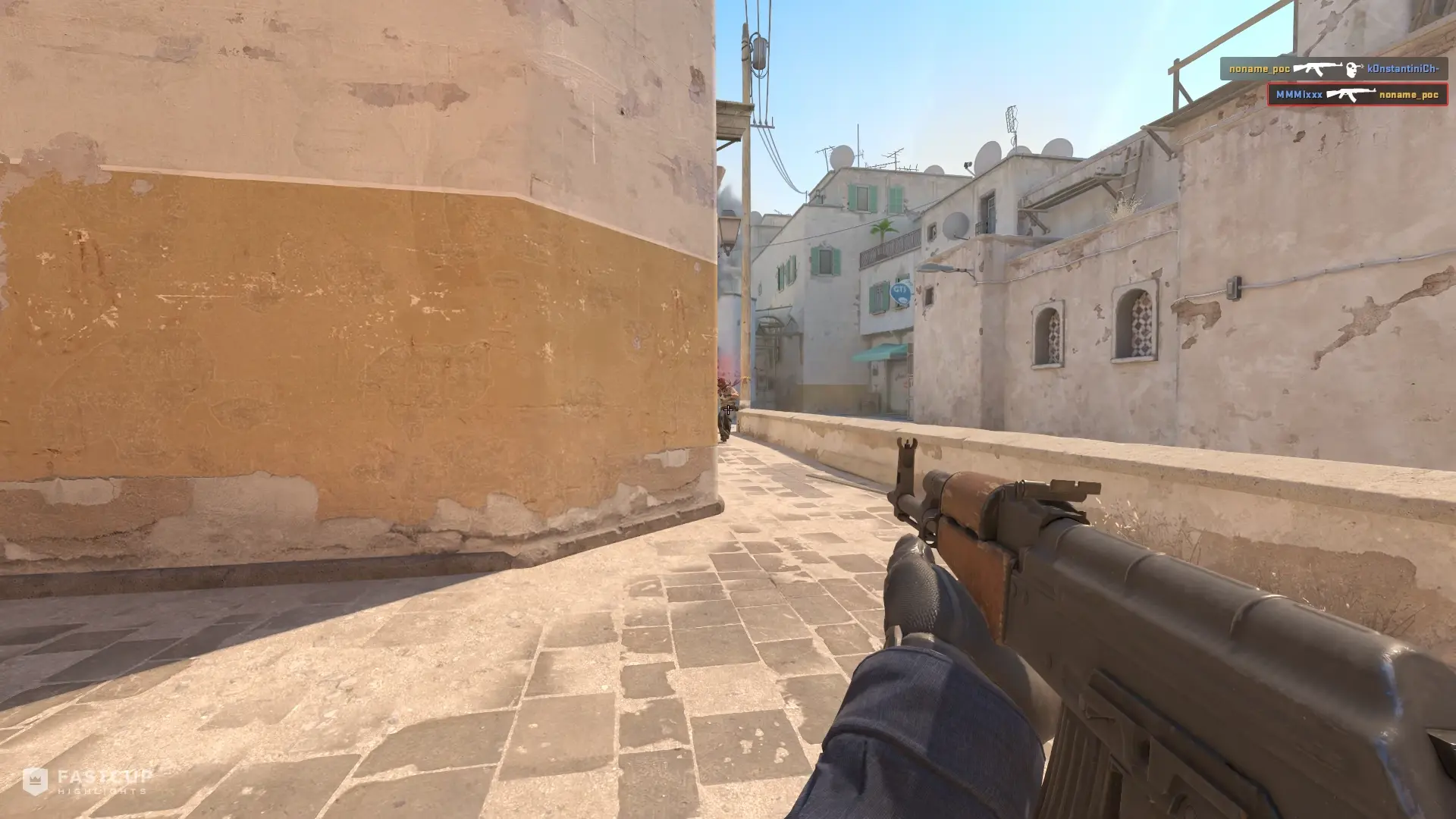Viewport: 1456px width, 819px height.
Task: Click the MMMIxxx player name
Action: pos(1299,95)
